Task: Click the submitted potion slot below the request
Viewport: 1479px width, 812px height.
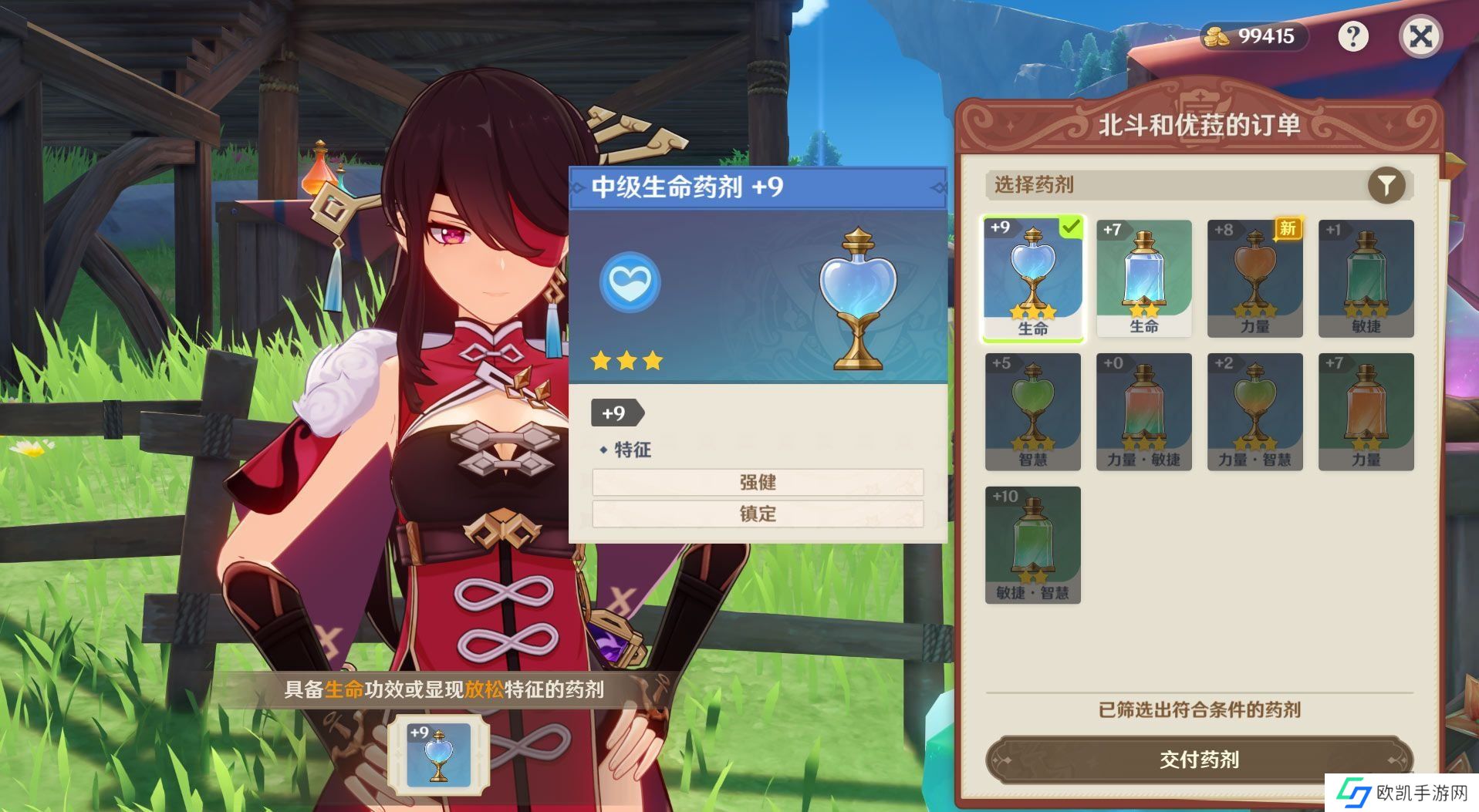Action: pos(438,755)
